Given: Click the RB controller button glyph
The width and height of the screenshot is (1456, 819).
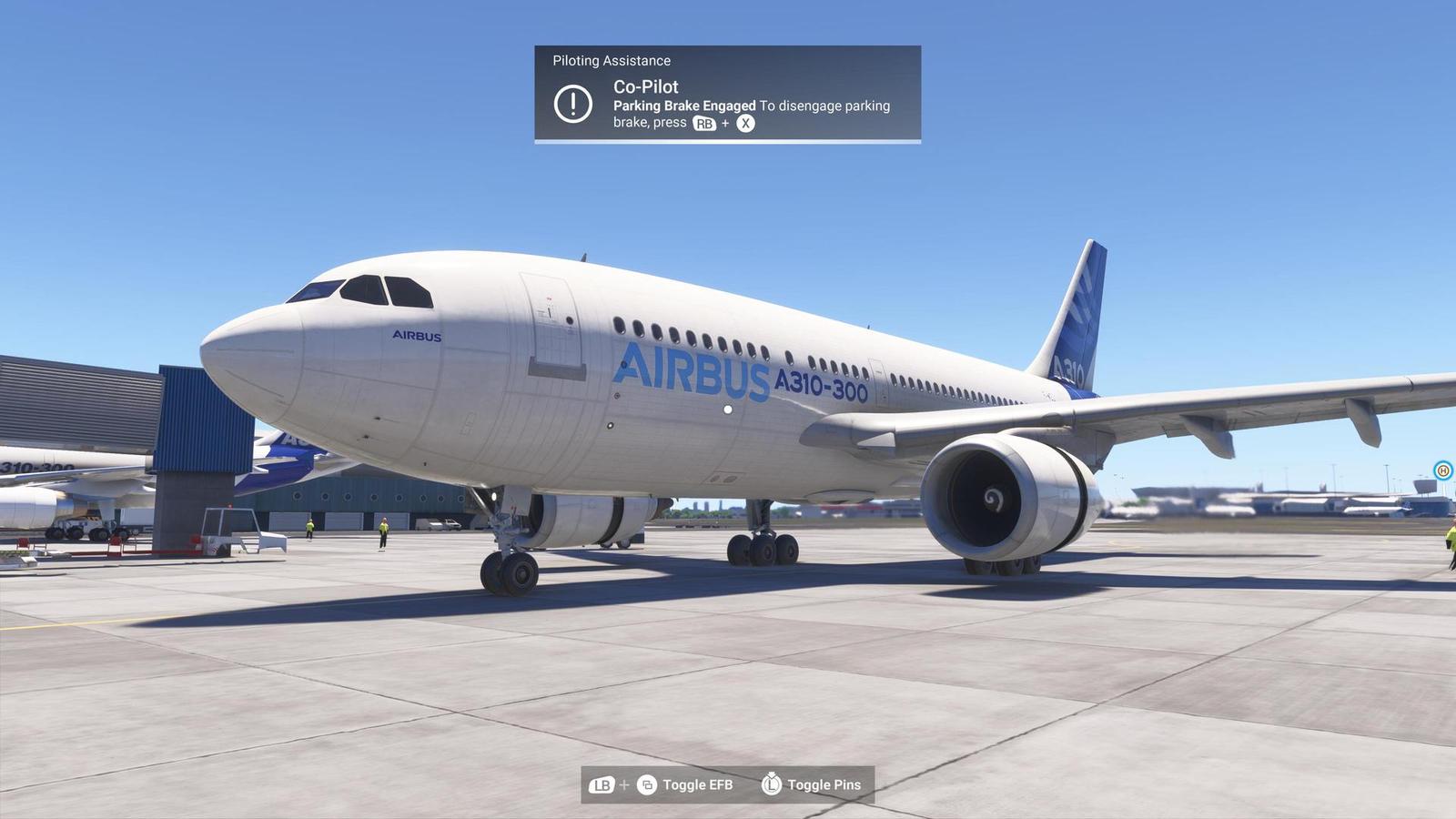Looking at the screenshot, I should [703, 121].
